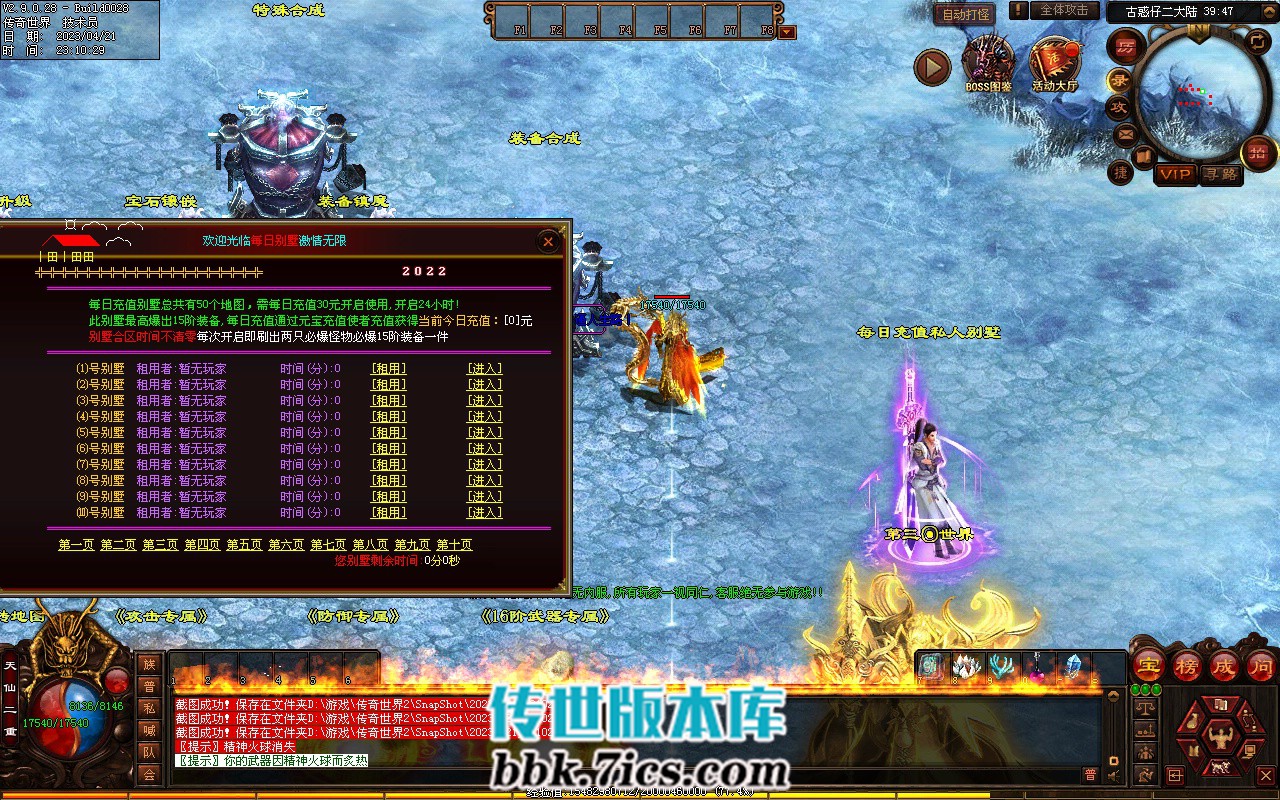Viewport: 1280px width, 800px height.
Task: Go to page two (第二页)
Action: pos(118,545)
